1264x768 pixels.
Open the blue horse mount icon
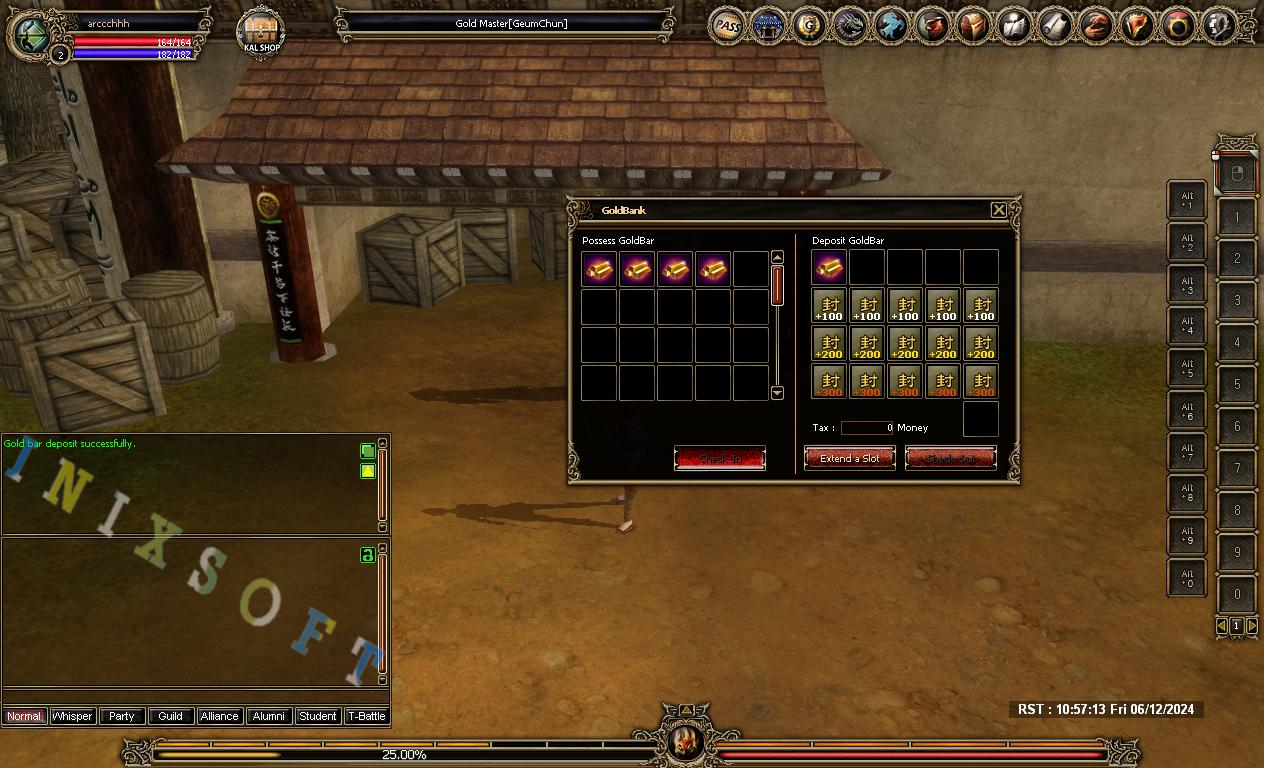[x=891, y=26]
